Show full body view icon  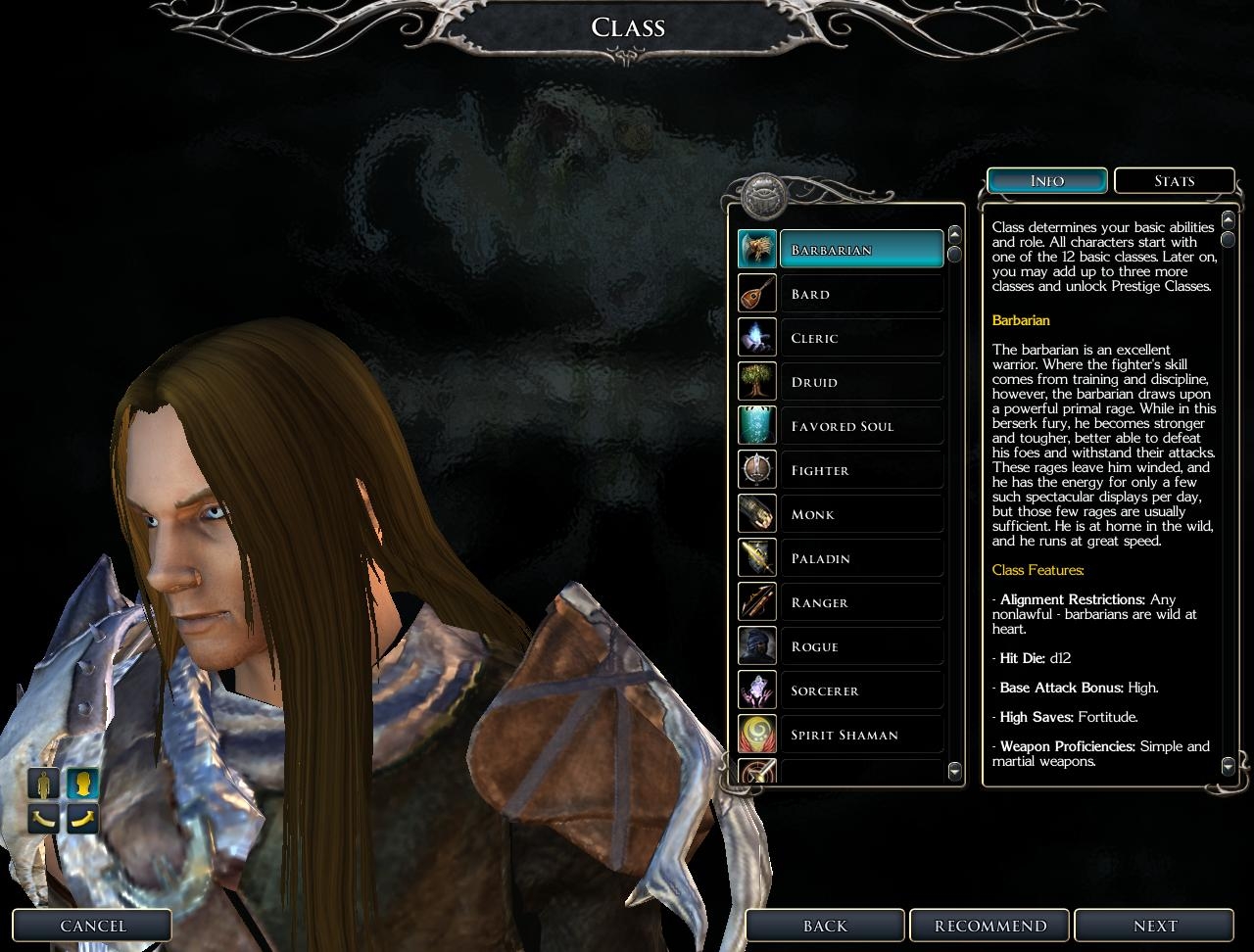point(44,784)
